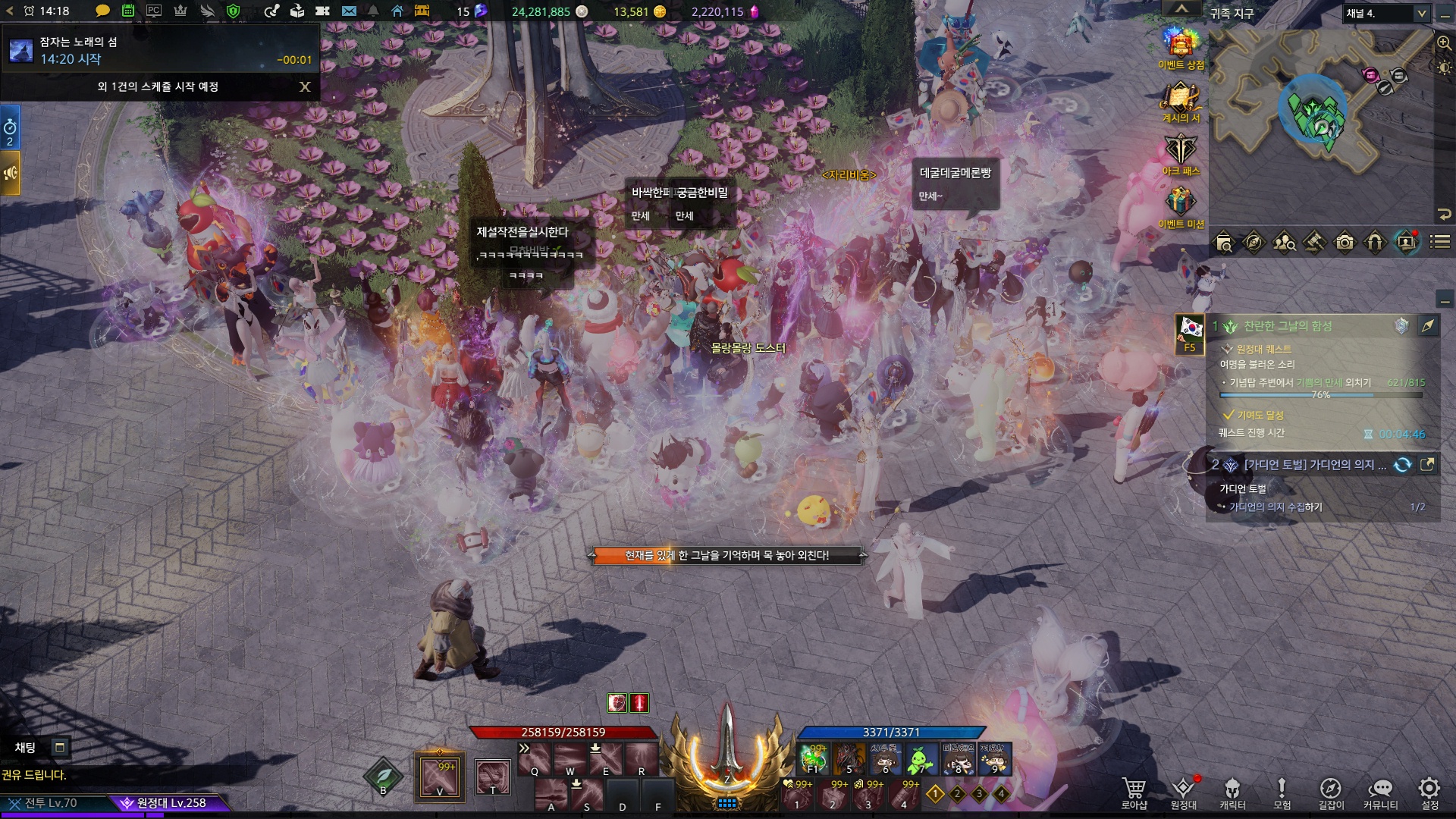Screen dimensions: 1456x819
Task: Open the 로아샵 shop
Action: click(x=1134, y=791)
